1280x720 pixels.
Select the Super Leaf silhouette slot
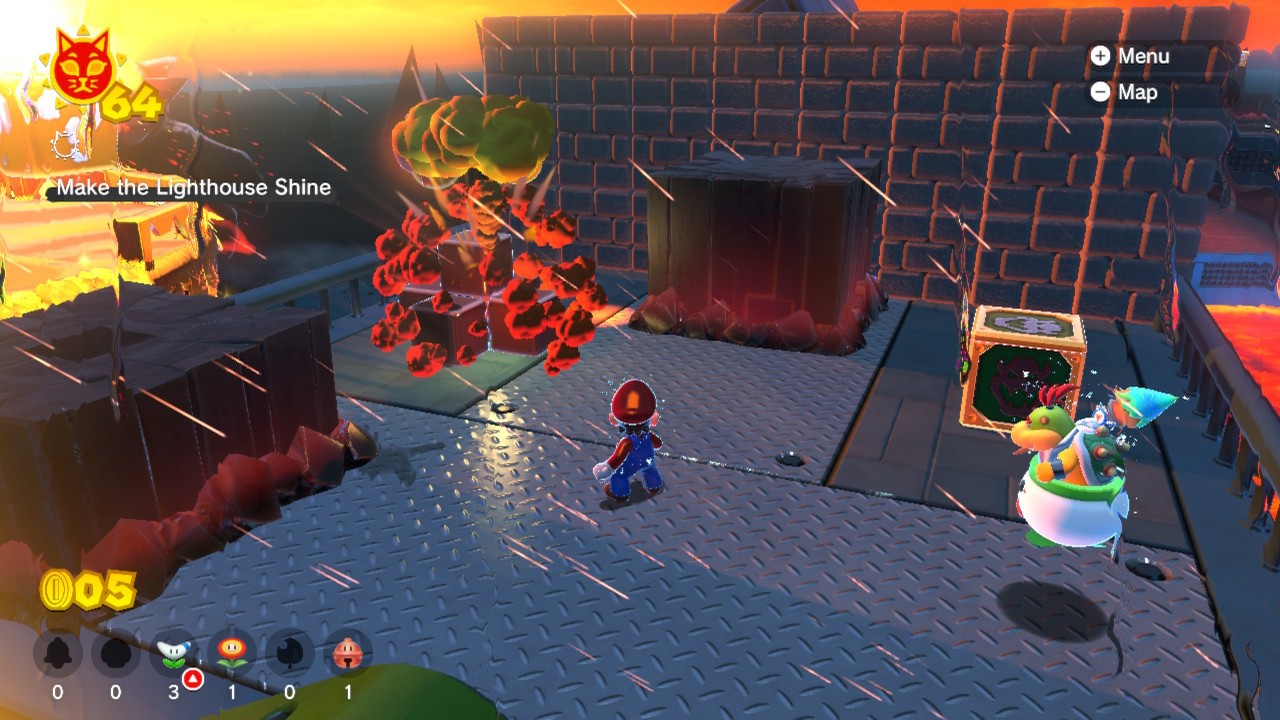290,654
